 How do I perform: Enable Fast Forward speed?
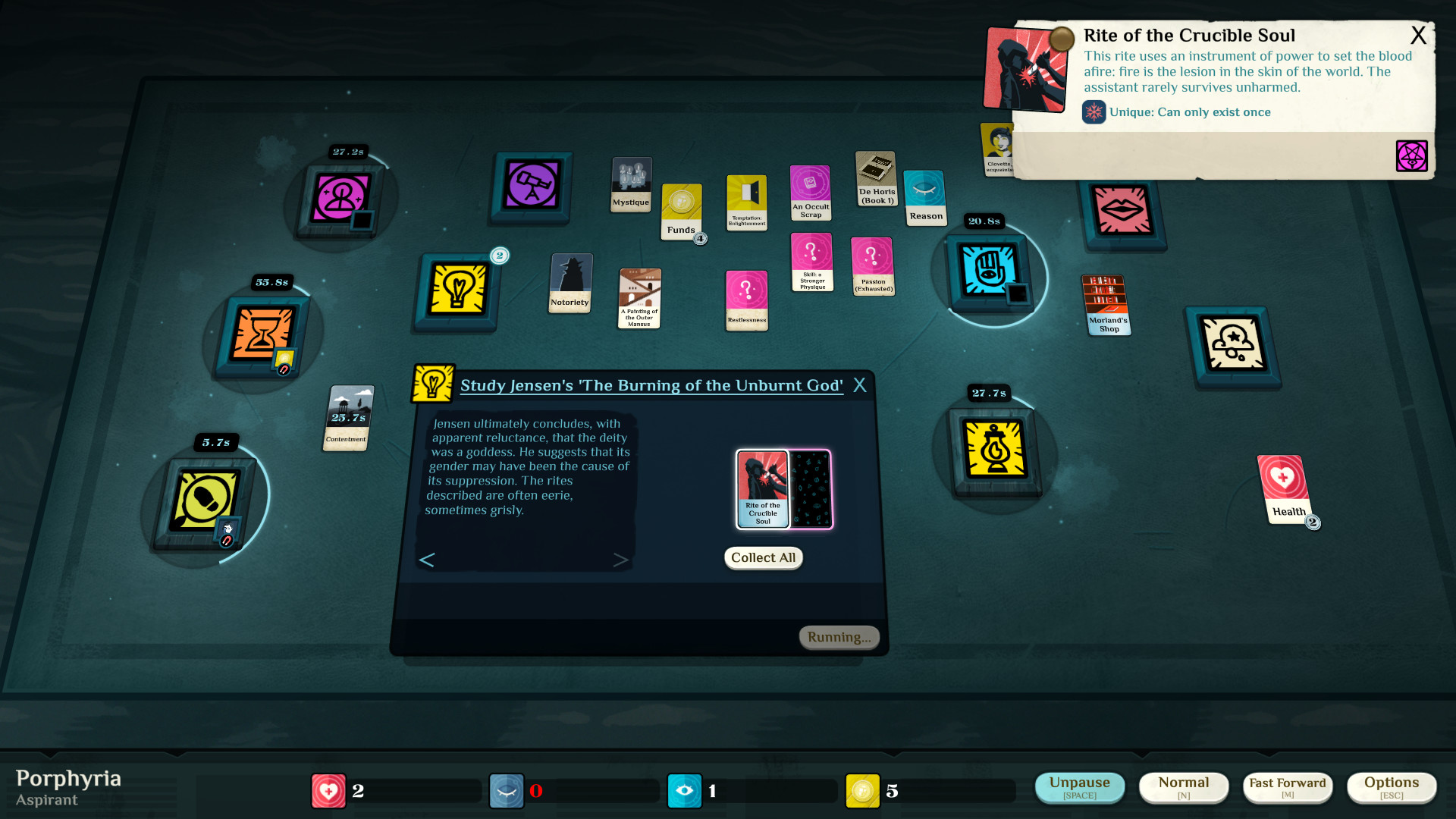pos(1287,787)
